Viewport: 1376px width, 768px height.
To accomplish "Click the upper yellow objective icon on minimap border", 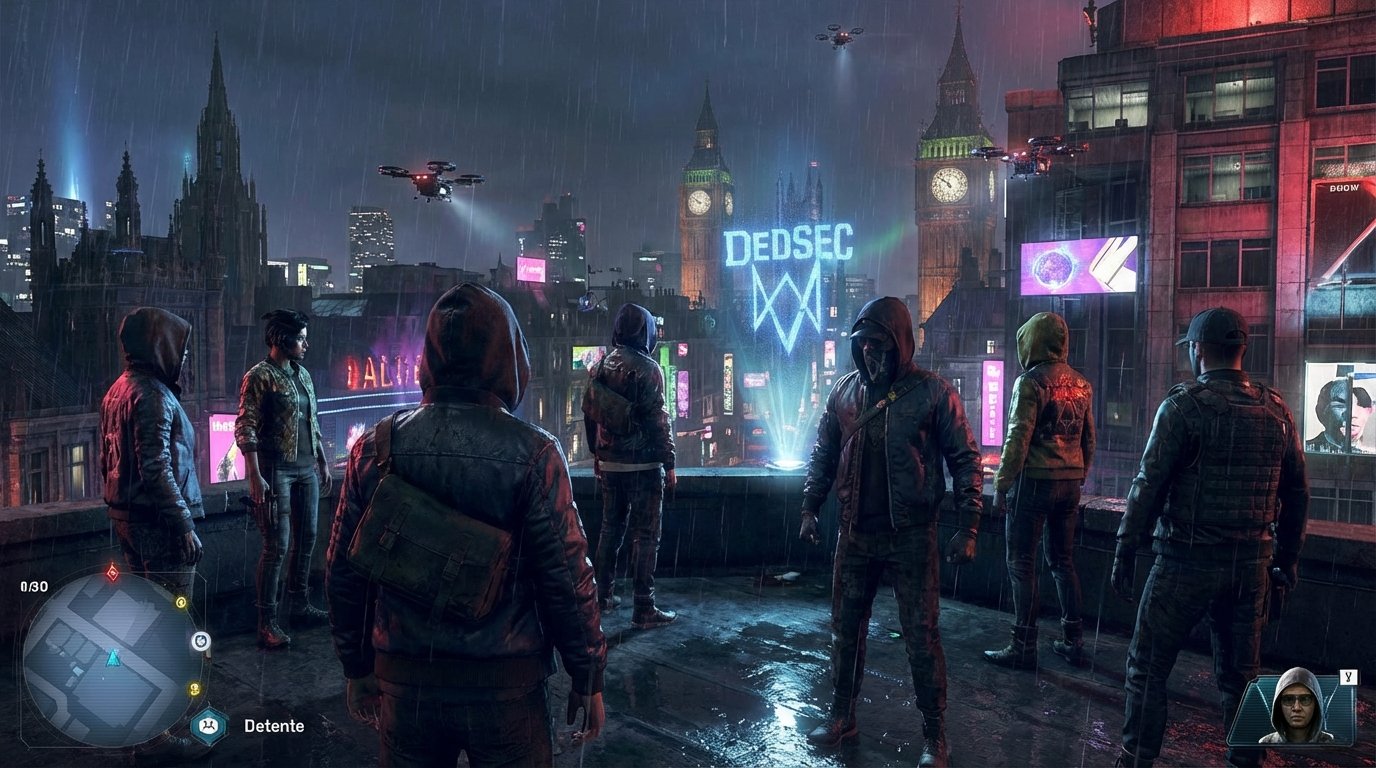I will tap(181, 603).
